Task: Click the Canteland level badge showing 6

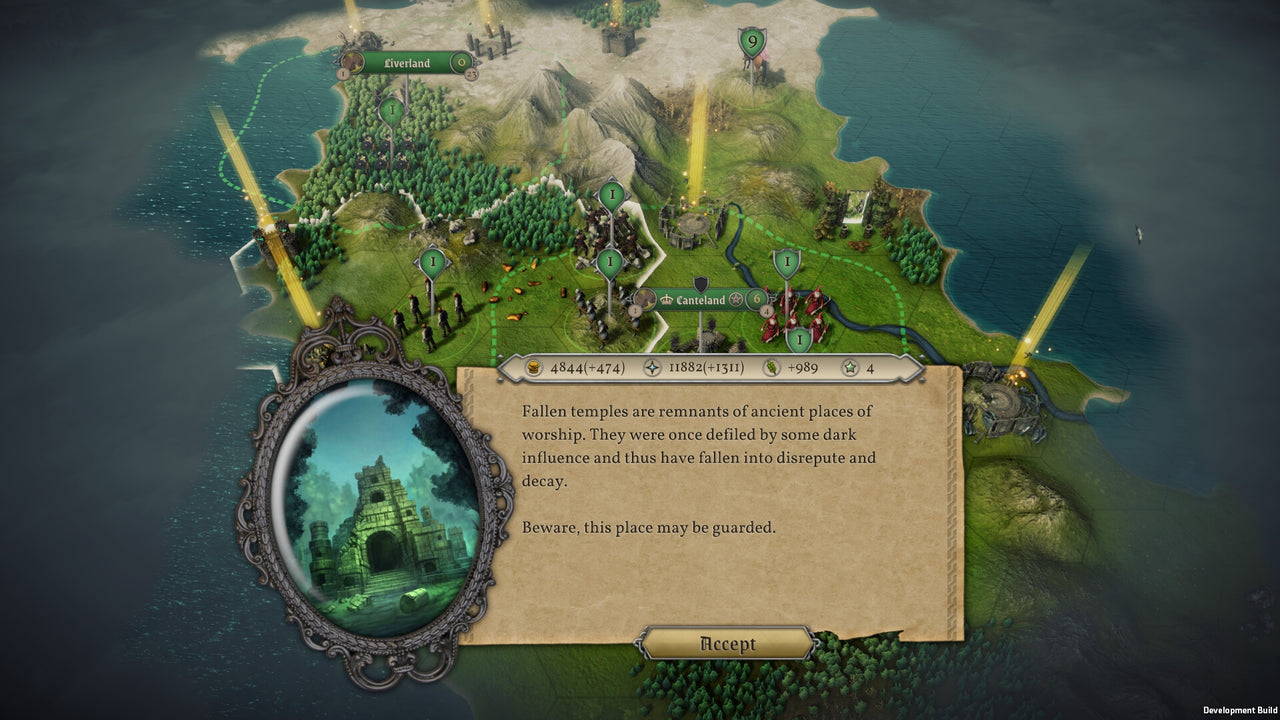Action: tap(756, 298)
